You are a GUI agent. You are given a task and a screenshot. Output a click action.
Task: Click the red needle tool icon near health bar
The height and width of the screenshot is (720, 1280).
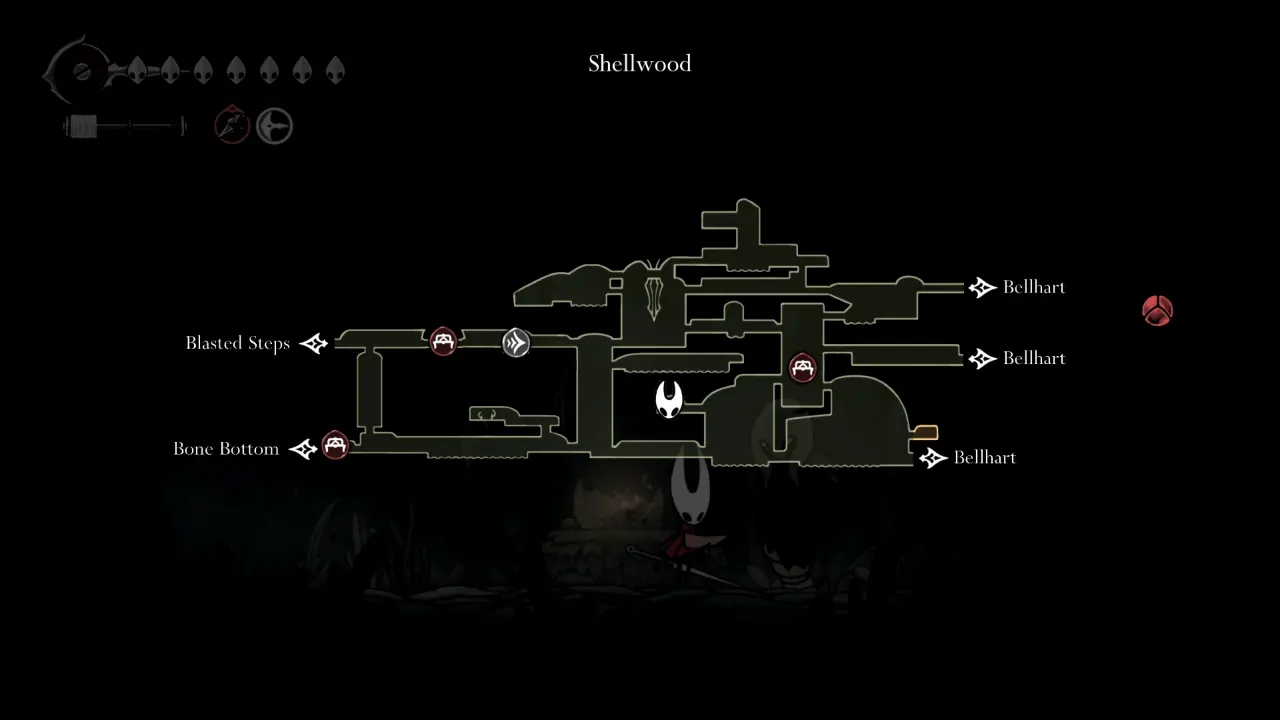click(x=231, y=126)
